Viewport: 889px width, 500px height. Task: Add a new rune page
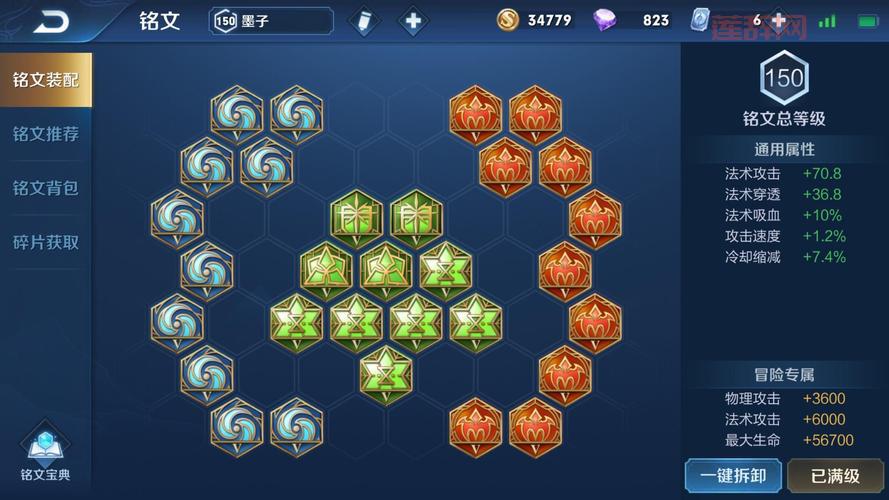tap(411, 20)
